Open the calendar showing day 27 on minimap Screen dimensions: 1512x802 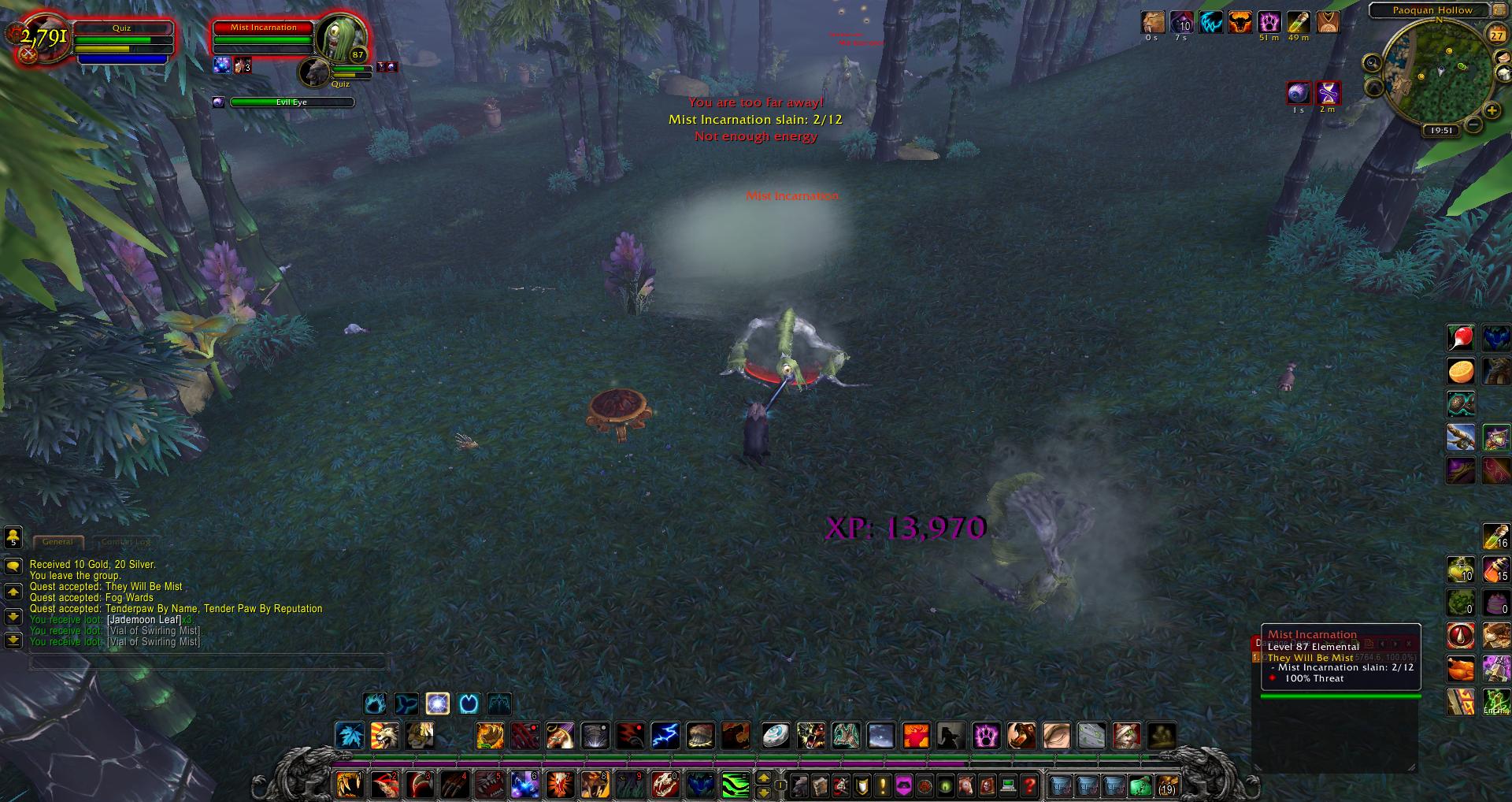point(1496,35)
